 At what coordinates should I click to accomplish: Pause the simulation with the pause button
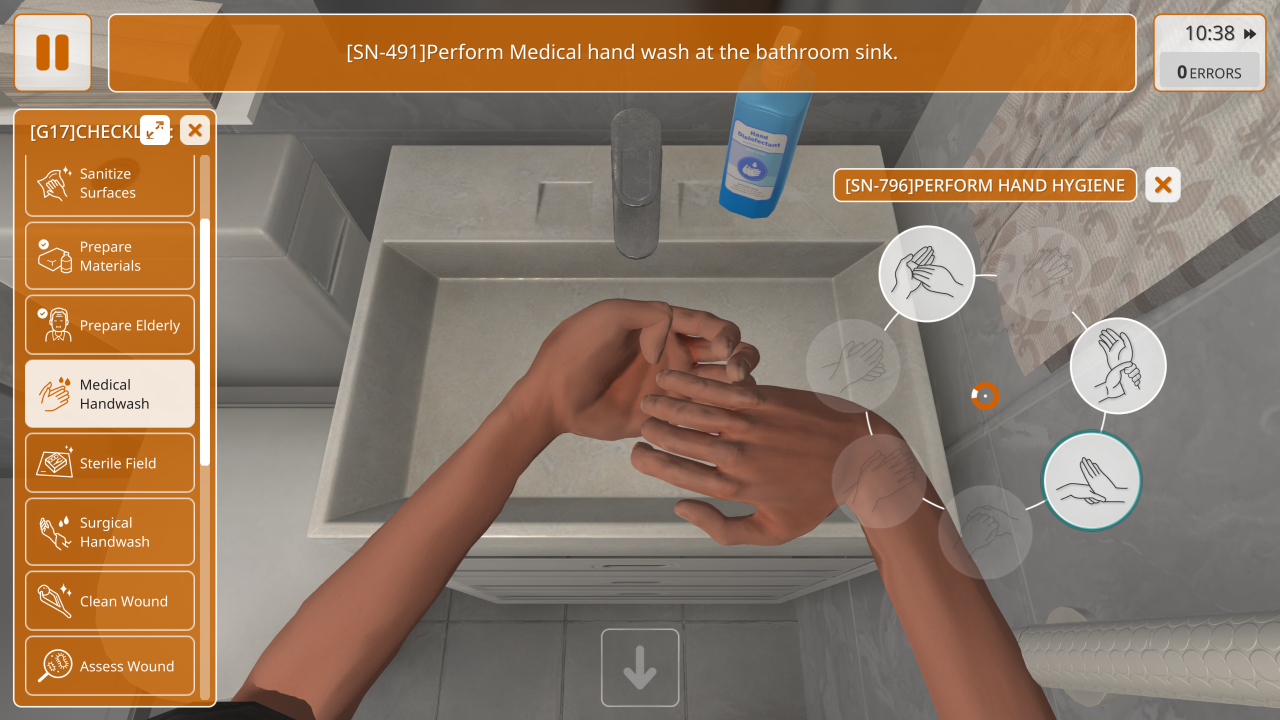click(x=52, y=52)
